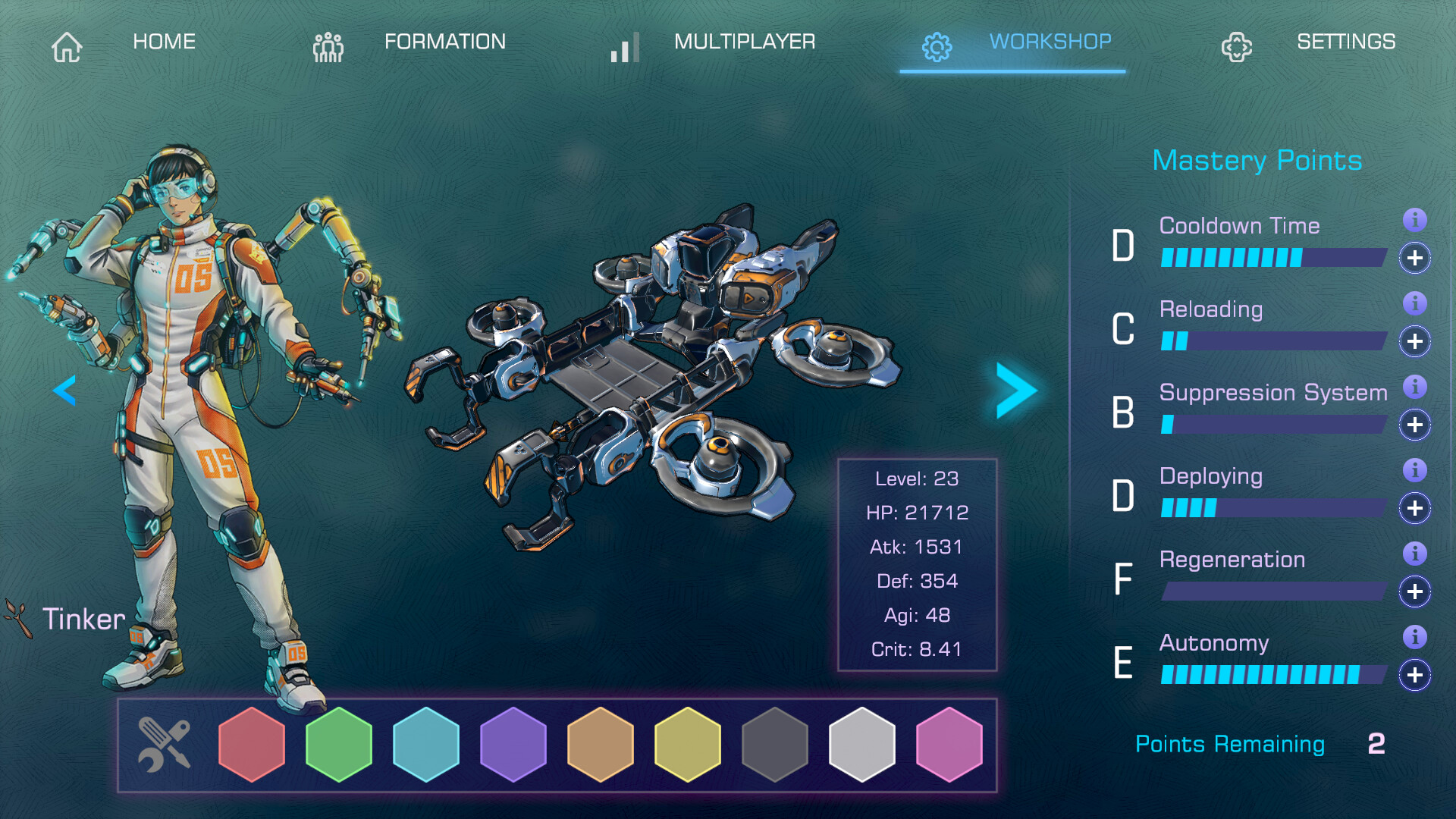Viewport: 1456px width, 819px height.
Task: Add a point to Autonomy
Action: pyautogui.click(x=1414, y=676)
